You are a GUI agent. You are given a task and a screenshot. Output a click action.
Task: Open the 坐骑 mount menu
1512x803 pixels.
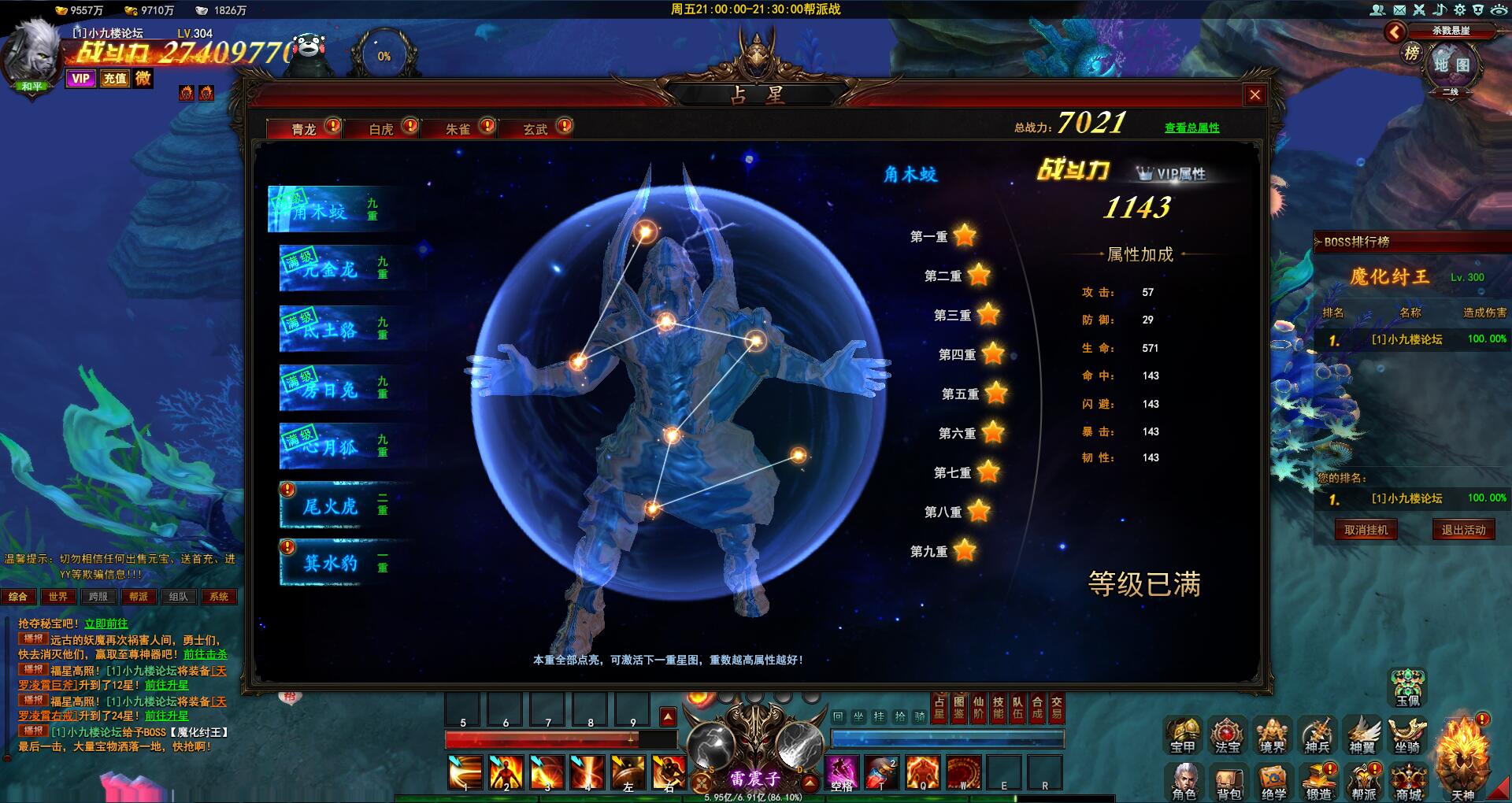1407,736
